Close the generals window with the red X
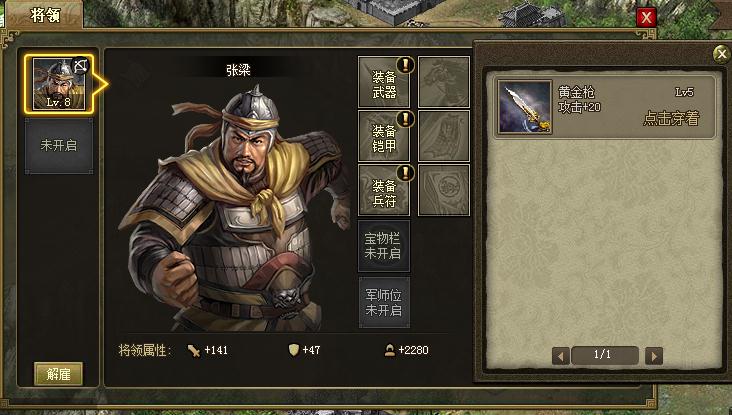The width and height of the screenshot is (732, 415). [647, 17]
